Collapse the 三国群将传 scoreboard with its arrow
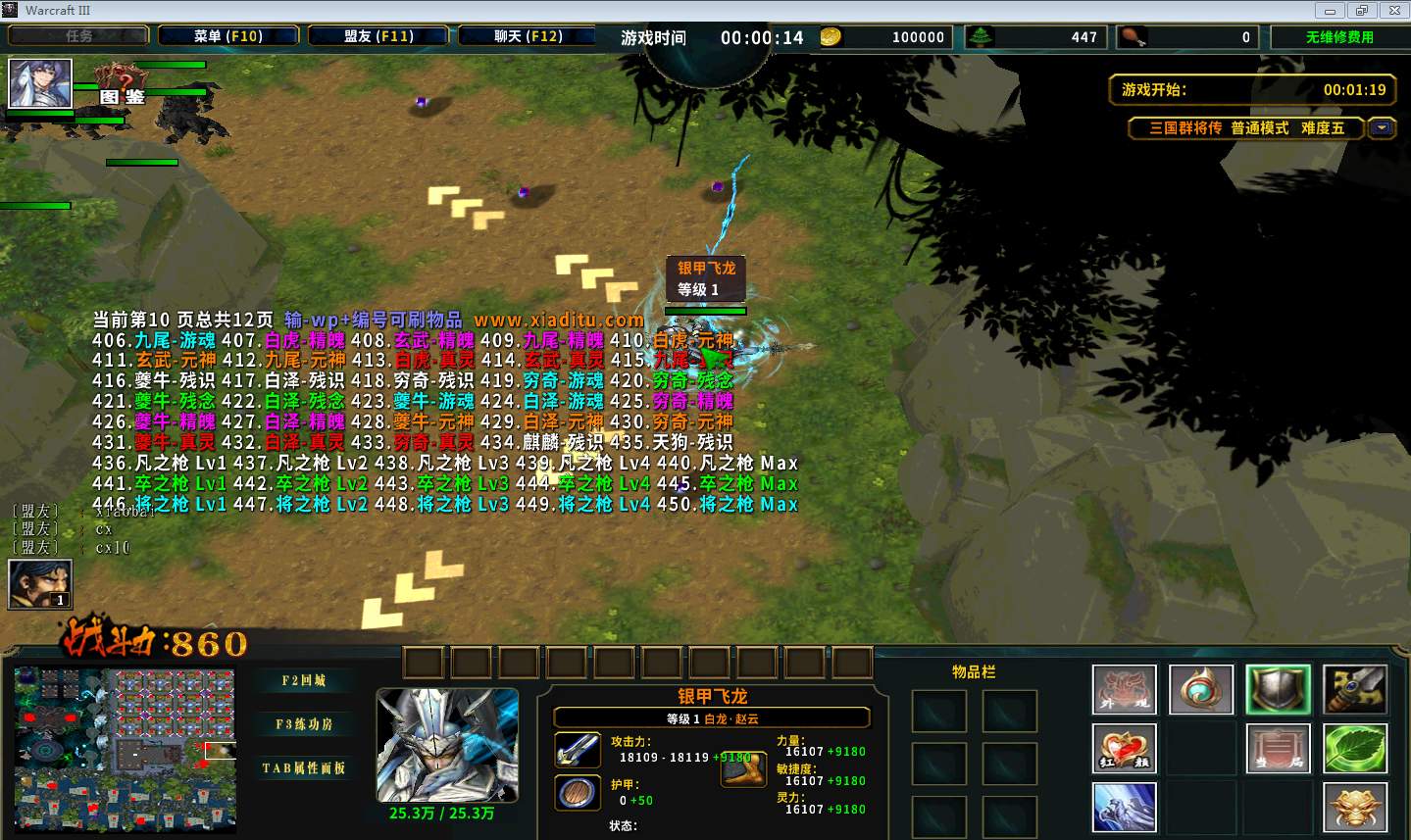The width and height of the screenshot is (1411, 840). coord(1383,128)
